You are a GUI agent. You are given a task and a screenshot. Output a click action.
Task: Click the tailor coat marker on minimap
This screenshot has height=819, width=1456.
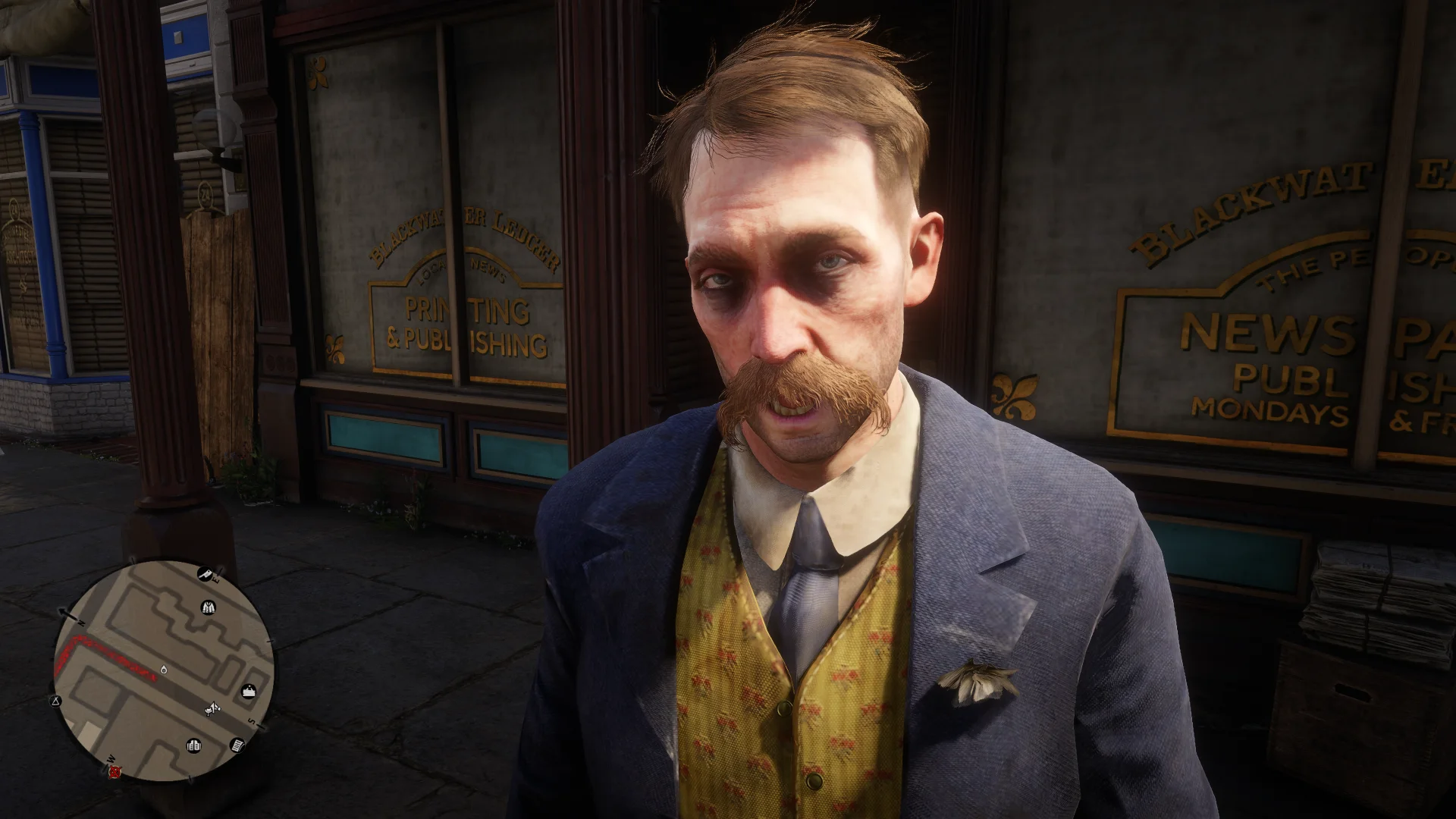click(x=209, y=607)
